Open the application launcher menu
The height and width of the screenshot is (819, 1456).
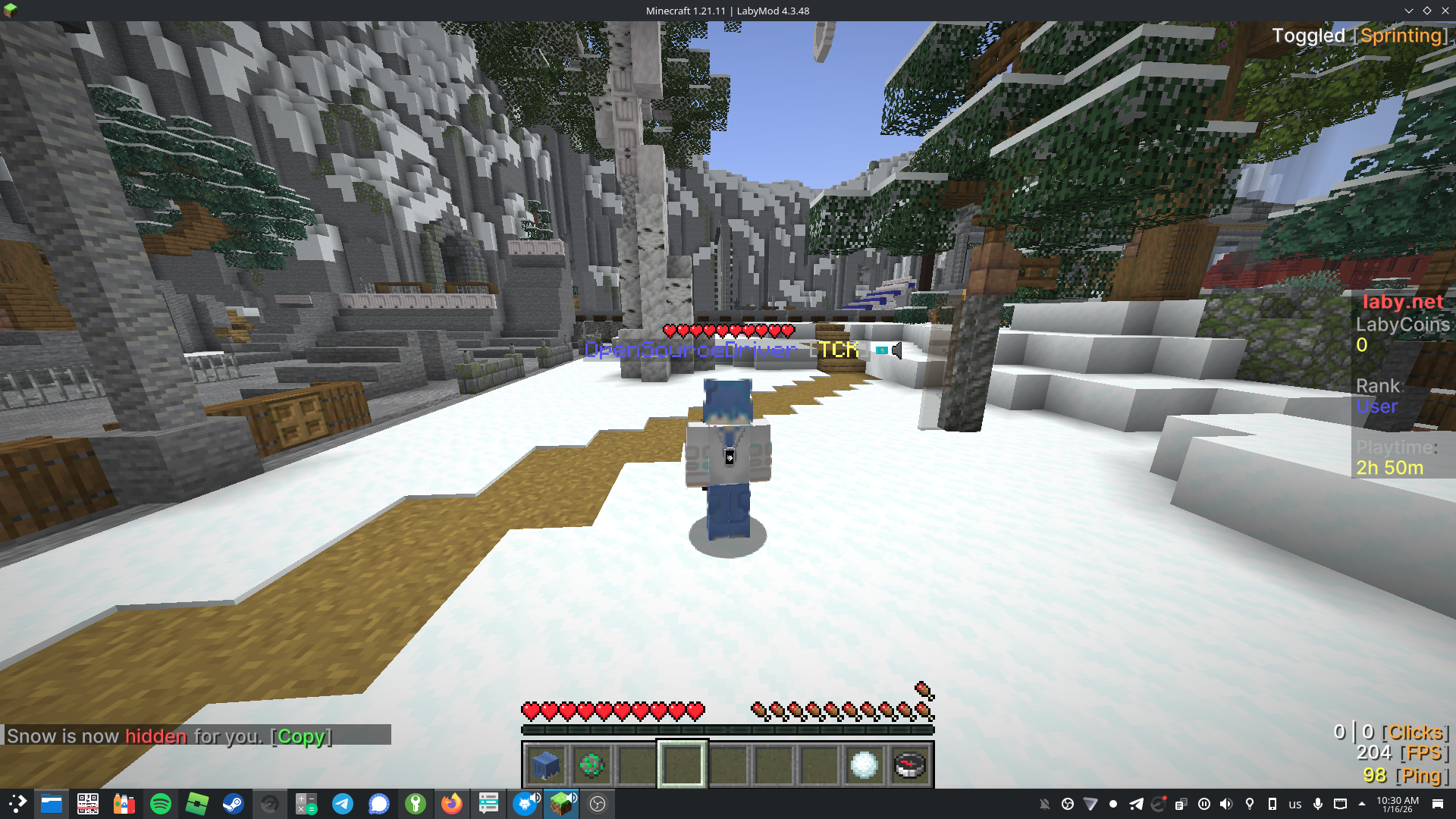coord(16,804)
